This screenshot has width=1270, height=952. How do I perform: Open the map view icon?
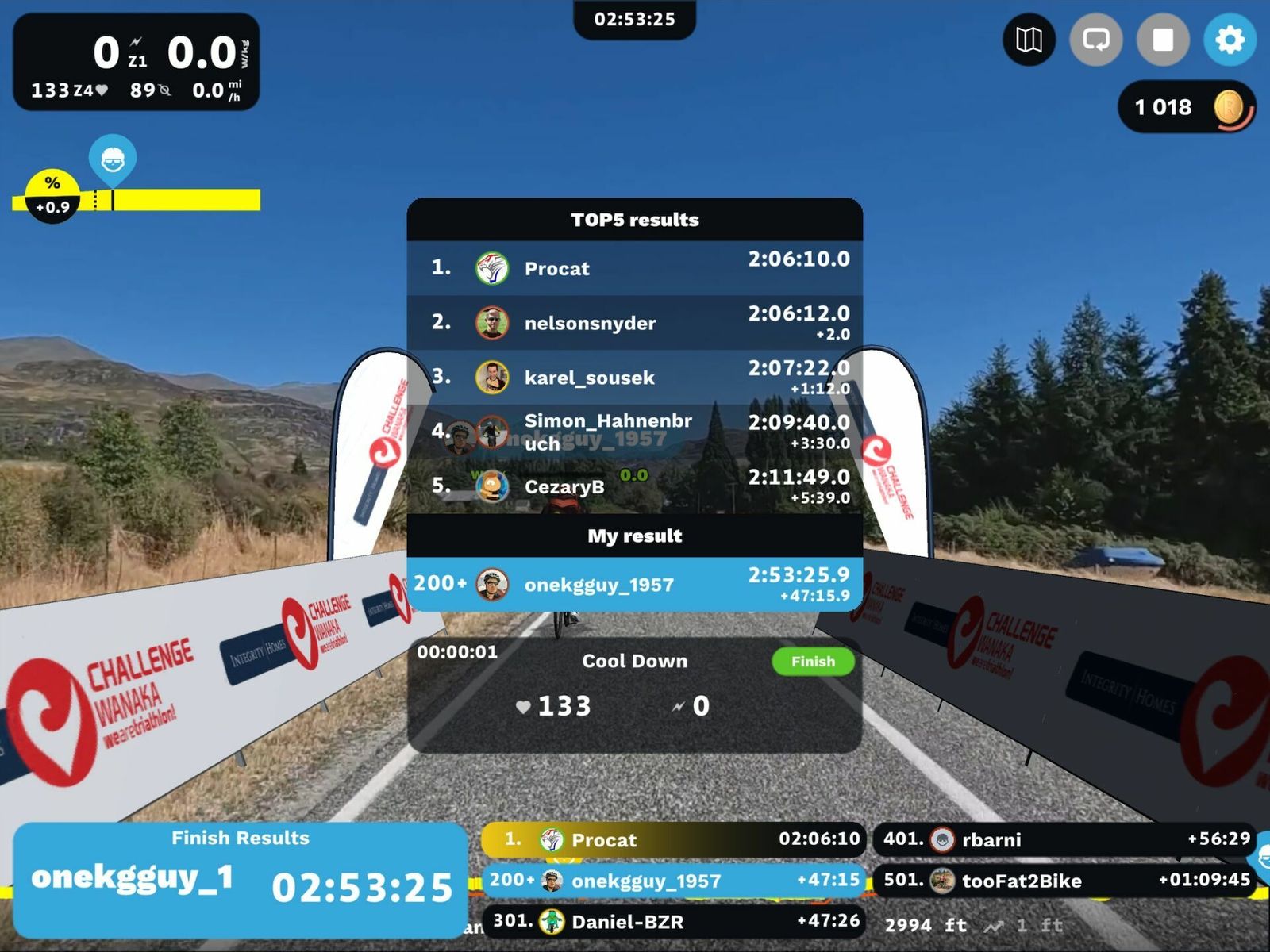[x=1029, y=40]
